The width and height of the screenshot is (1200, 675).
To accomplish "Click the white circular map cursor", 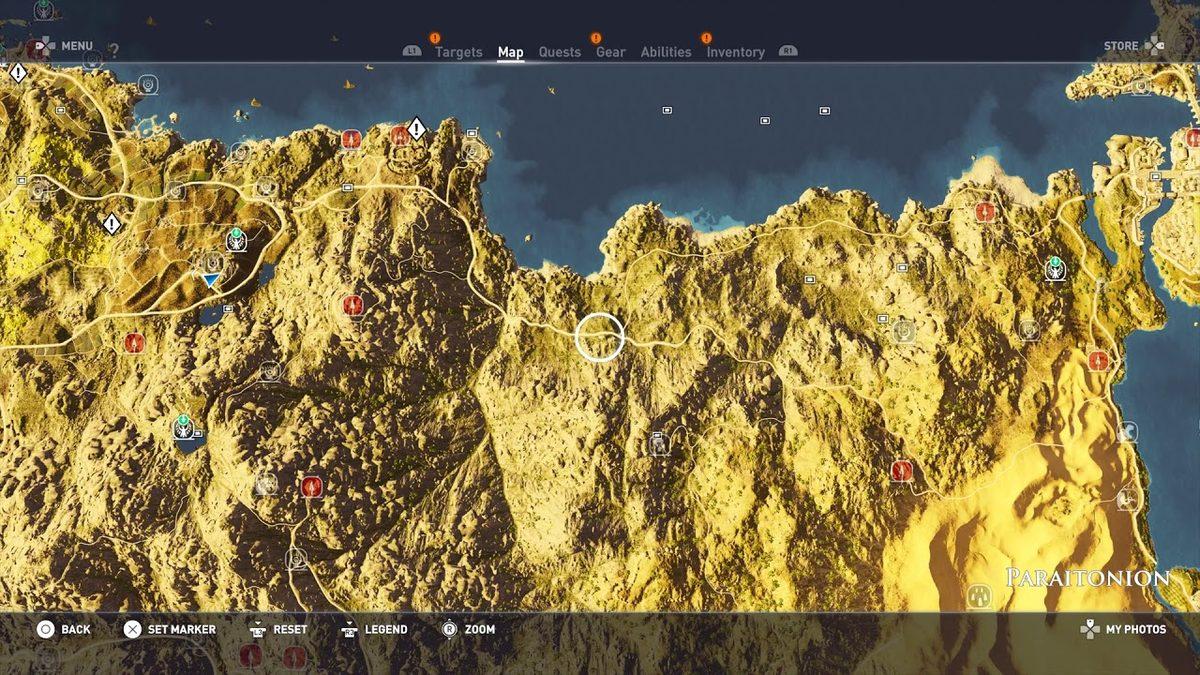I will pyautogui.click(x=600, y=337).
